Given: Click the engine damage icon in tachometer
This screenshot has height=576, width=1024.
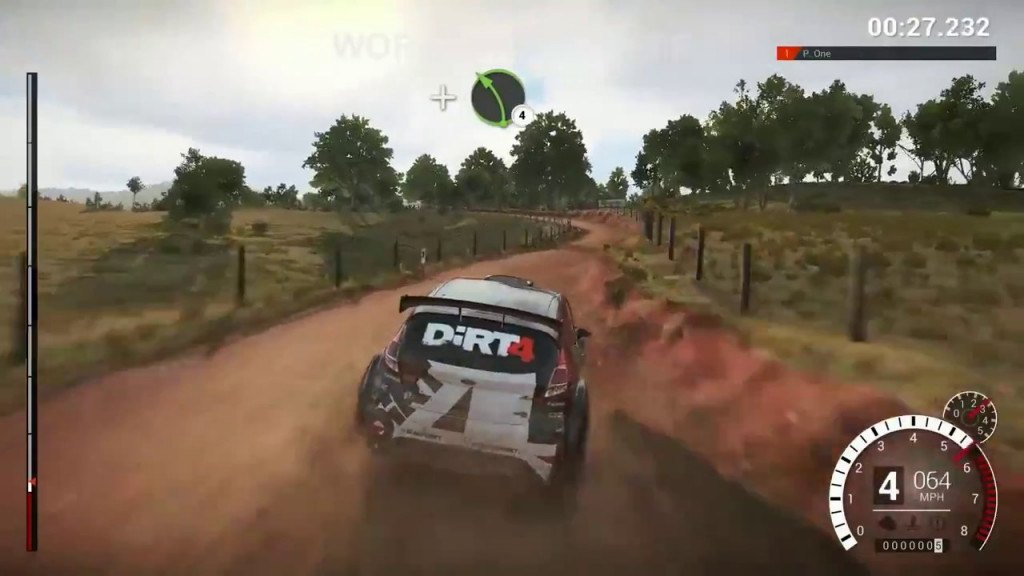Looking at the screenshot, I should pos(888,520).
